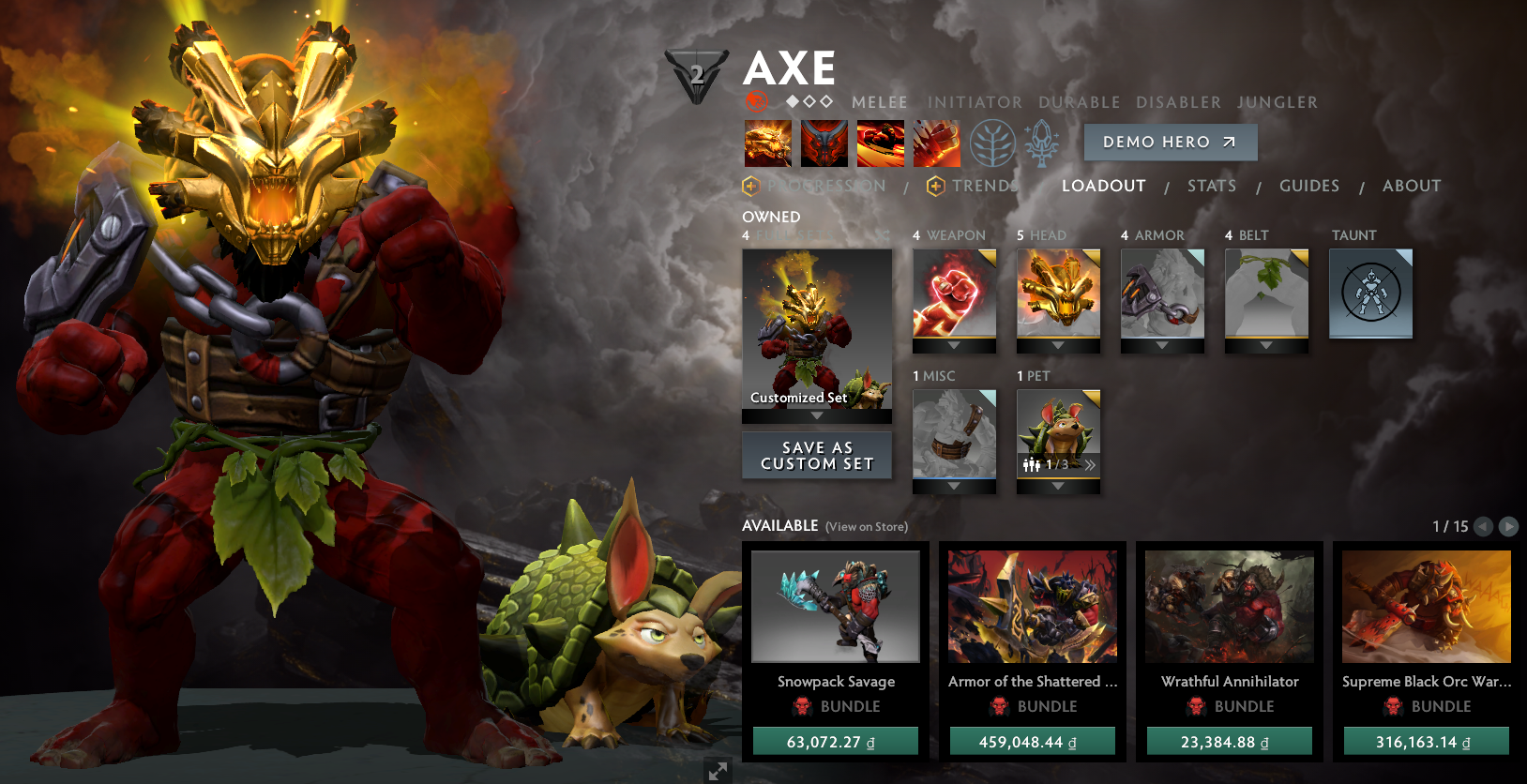Switch to the STATS tab

click(1211, 186)
